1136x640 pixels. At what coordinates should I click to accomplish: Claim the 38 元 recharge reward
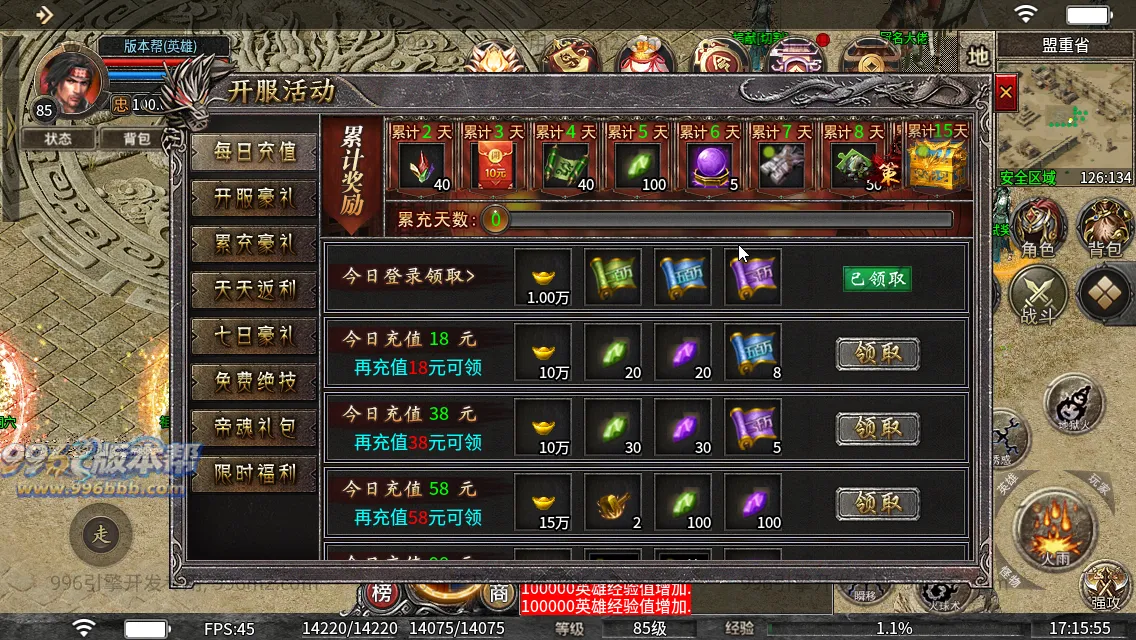877,428
